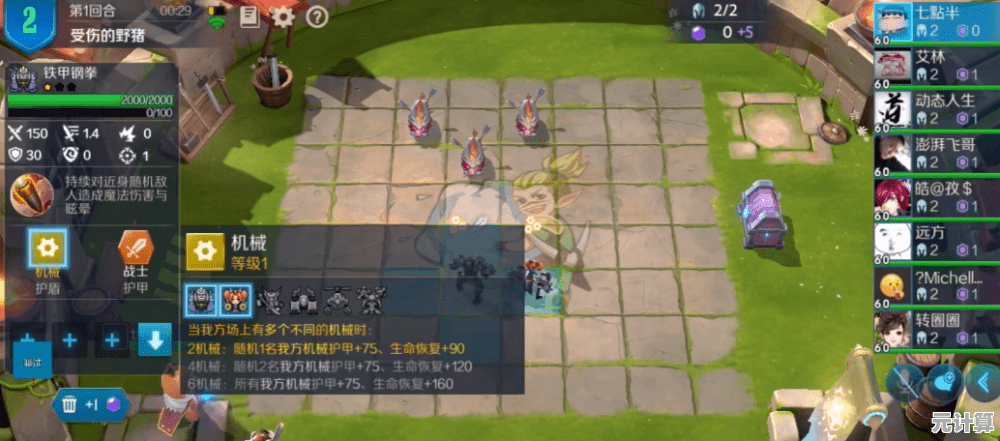Open the chat speech bubble button
Image resolution: width=1000 pixels, height=441 pixels.
[x=942, y=382]
